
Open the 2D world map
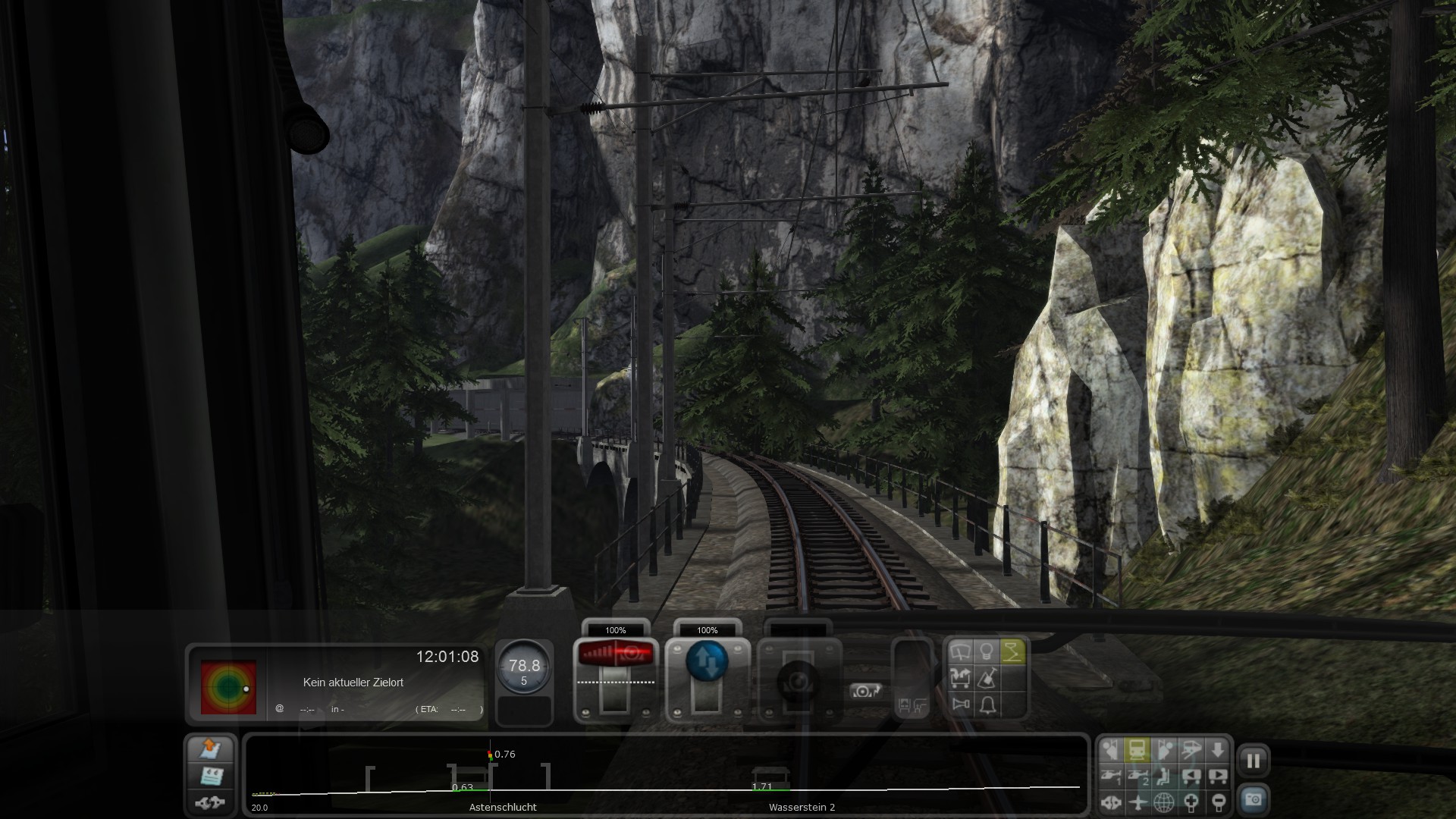point(1163,802)
